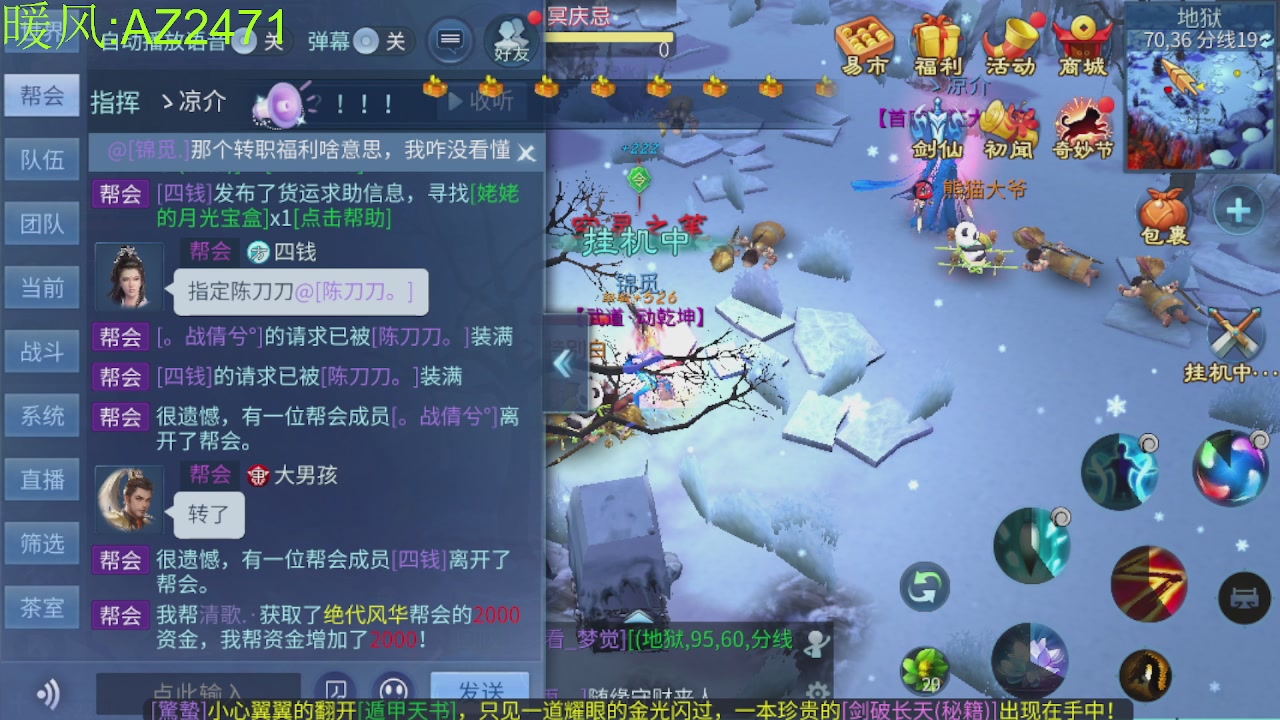Switch to the 系统 tab
Screen dimensions: 1280x720
(41, 415)
